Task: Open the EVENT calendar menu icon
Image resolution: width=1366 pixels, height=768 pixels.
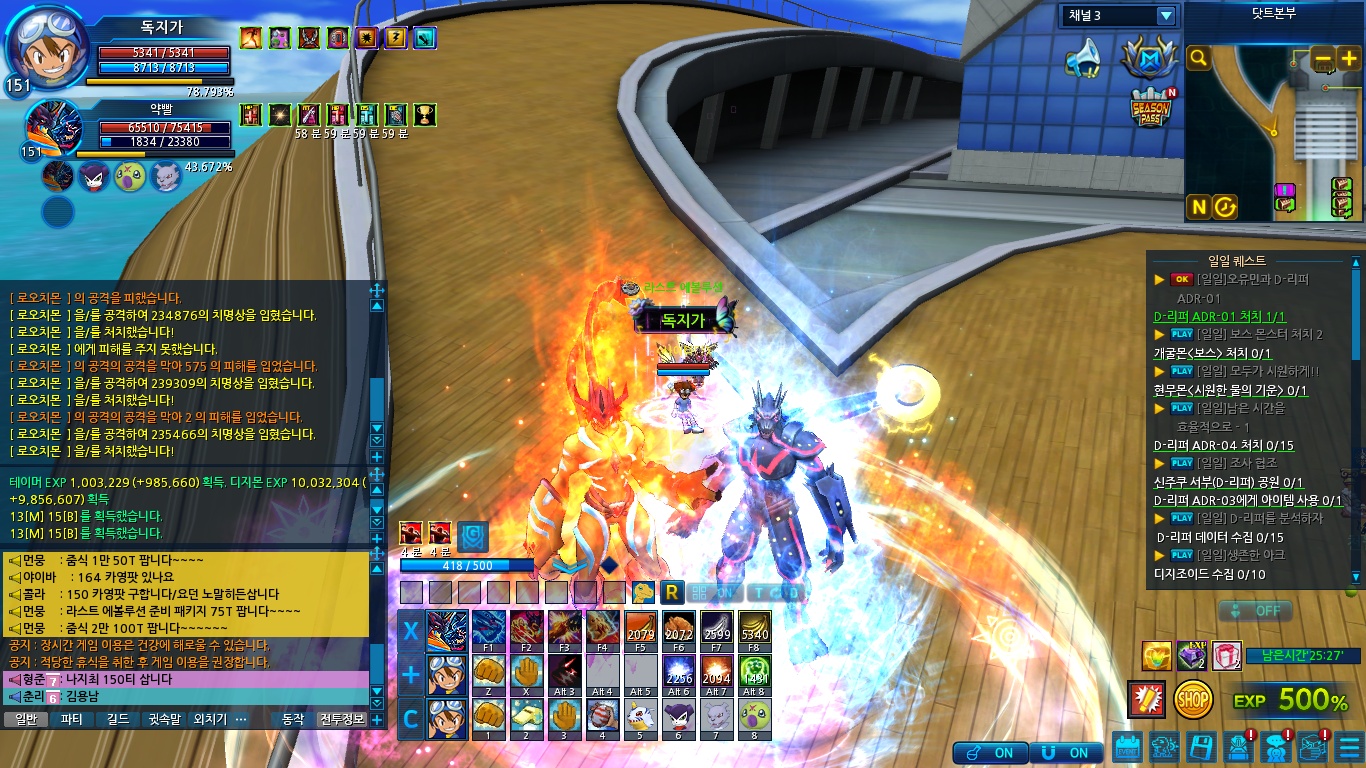Action: point(1128,747)
